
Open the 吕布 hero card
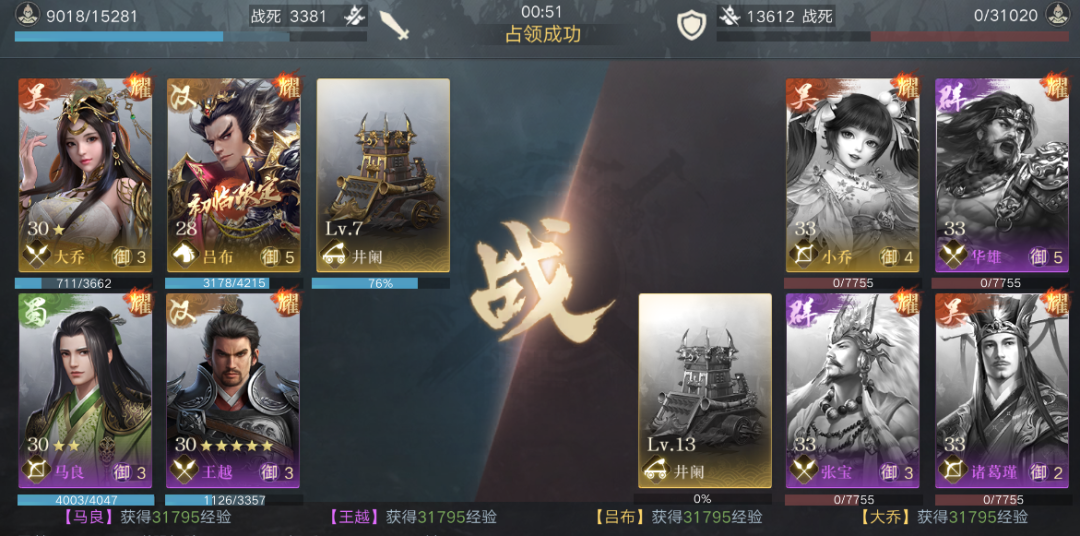click(x=233, y=175)
